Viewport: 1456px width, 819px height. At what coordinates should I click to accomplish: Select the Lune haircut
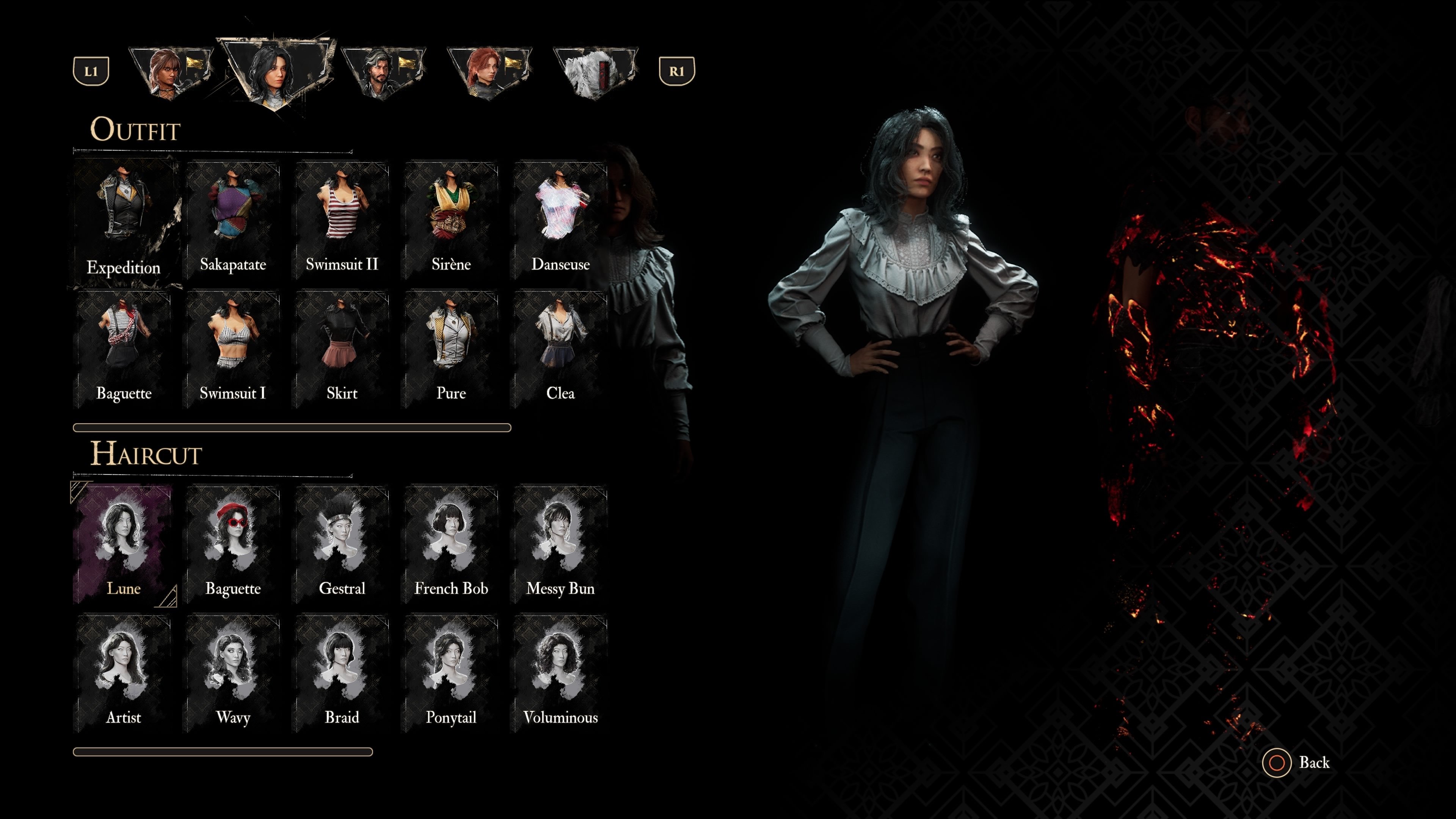click(123, 544)
